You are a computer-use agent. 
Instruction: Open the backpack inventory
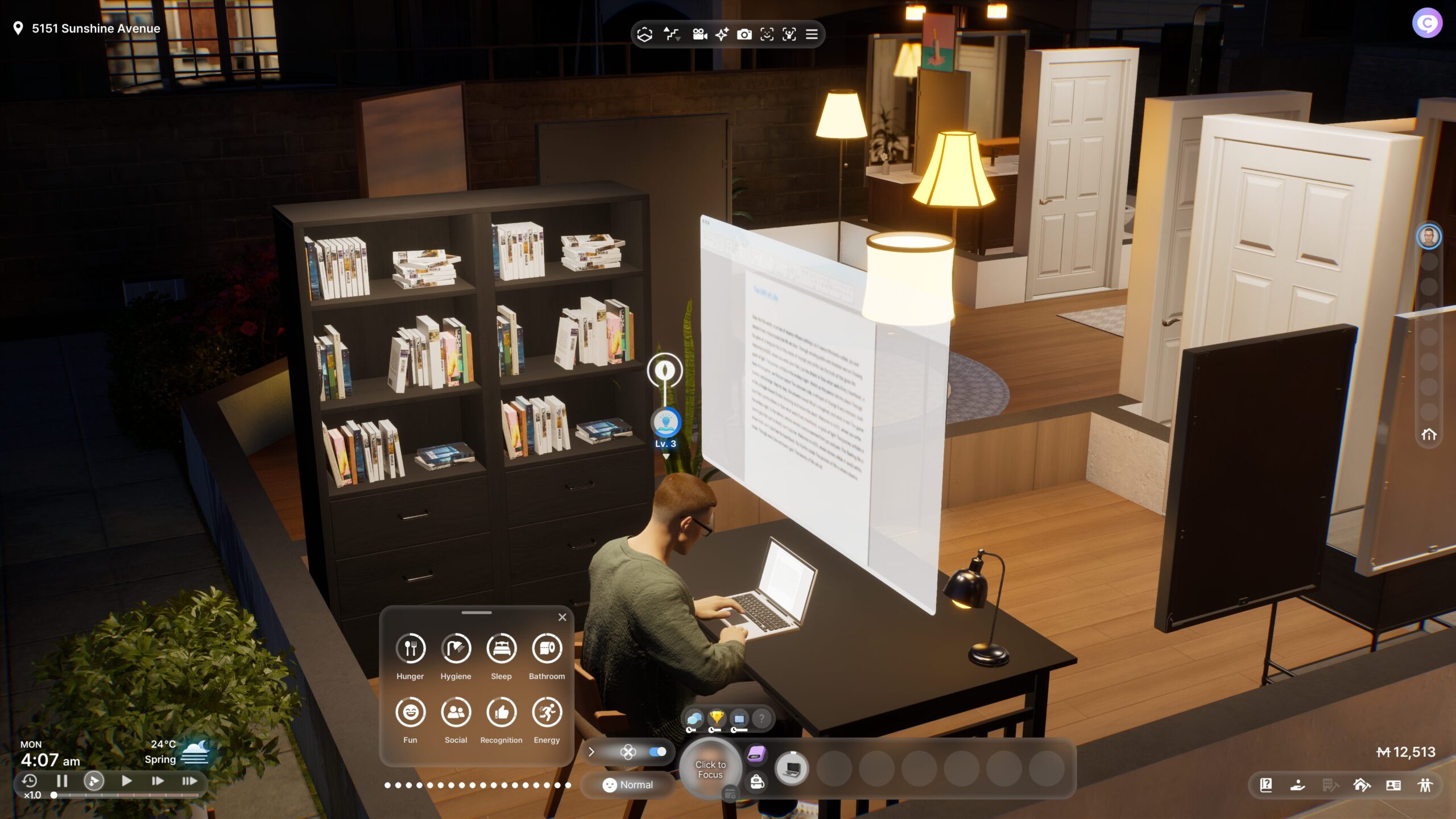pos(757,782)
